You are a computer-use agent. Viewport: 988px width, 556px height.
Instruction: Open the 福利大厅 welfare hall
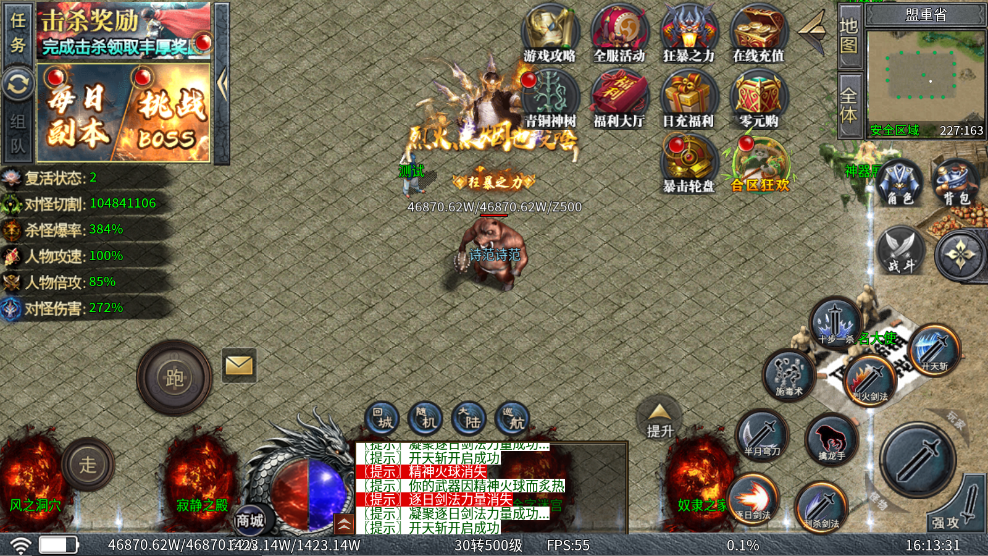coord(619,97)
